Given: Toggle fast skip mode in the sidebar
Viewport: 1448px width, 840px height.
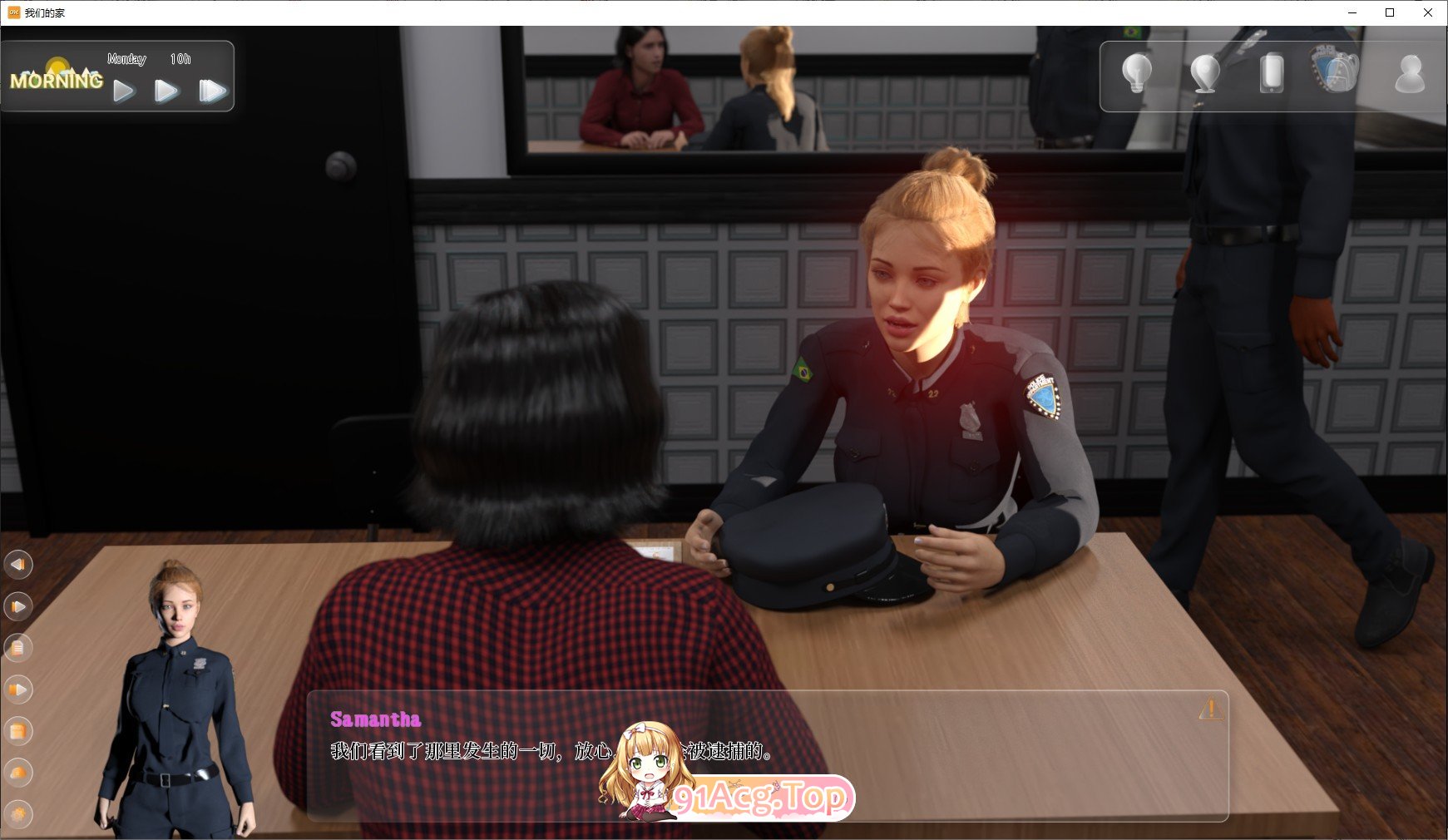Looking at the screenshot, I should point(18,689).
